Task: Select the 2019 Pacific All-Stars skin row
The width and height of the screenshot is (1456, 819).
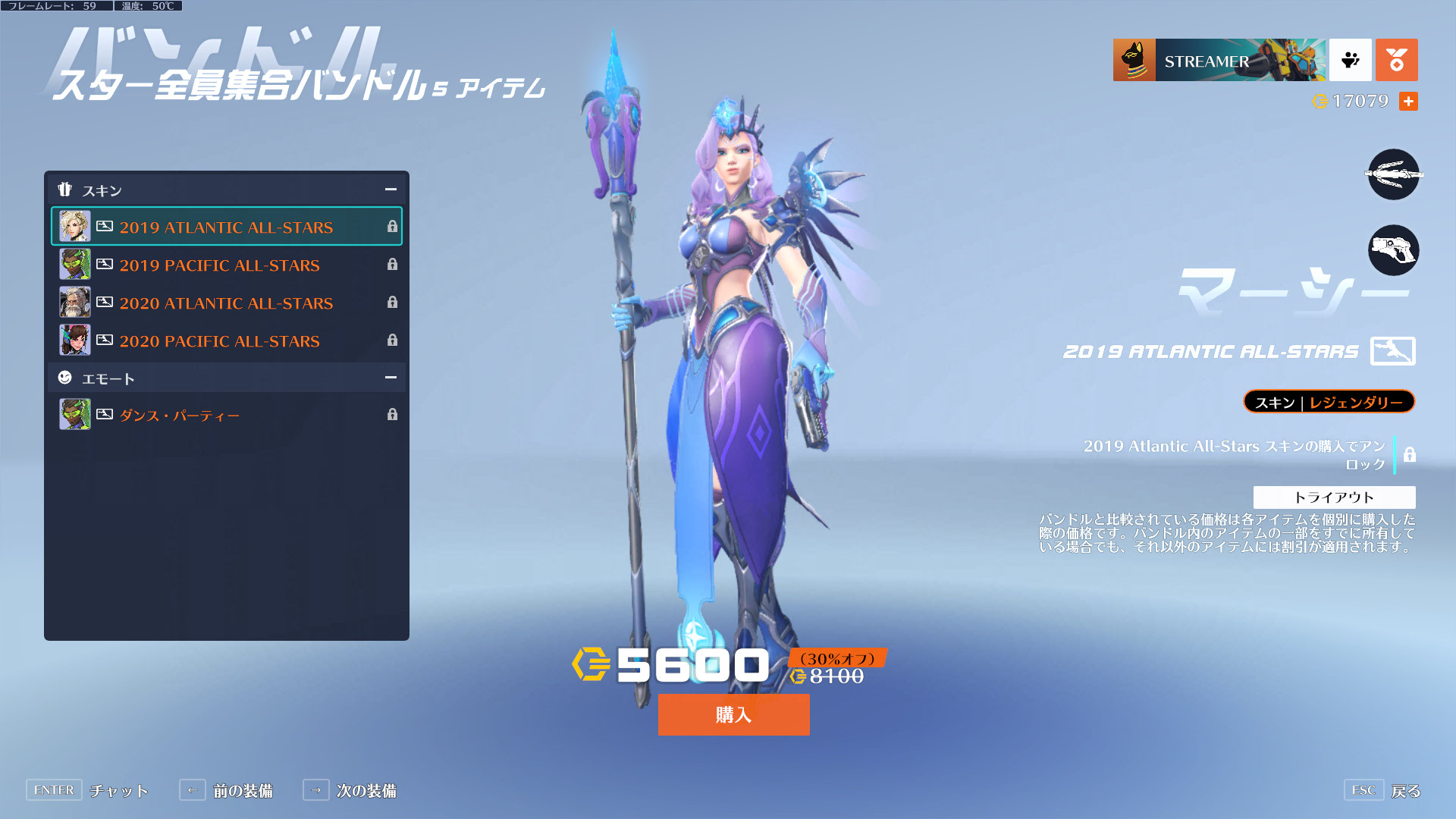Action: [x=226, y=265]
